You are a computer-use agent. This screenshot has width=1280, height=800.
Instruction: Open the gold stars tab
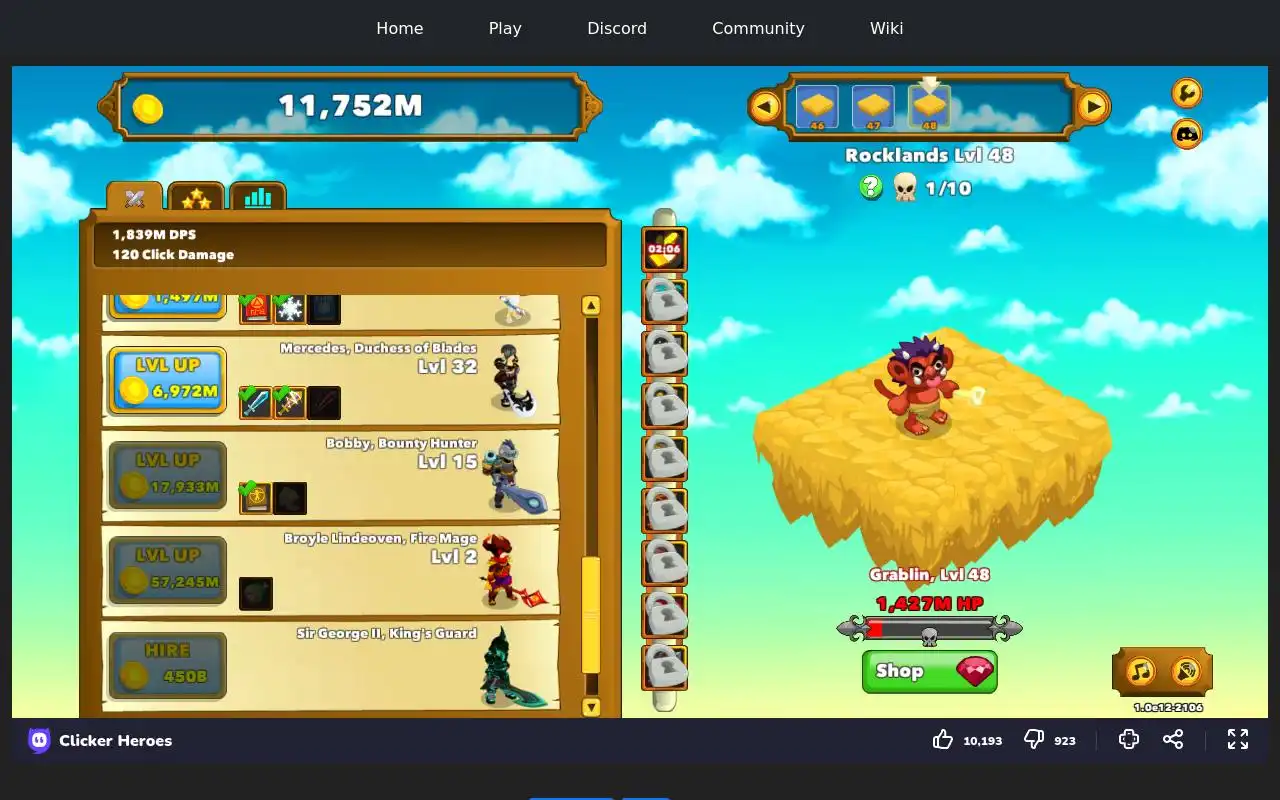coord(196,198)
